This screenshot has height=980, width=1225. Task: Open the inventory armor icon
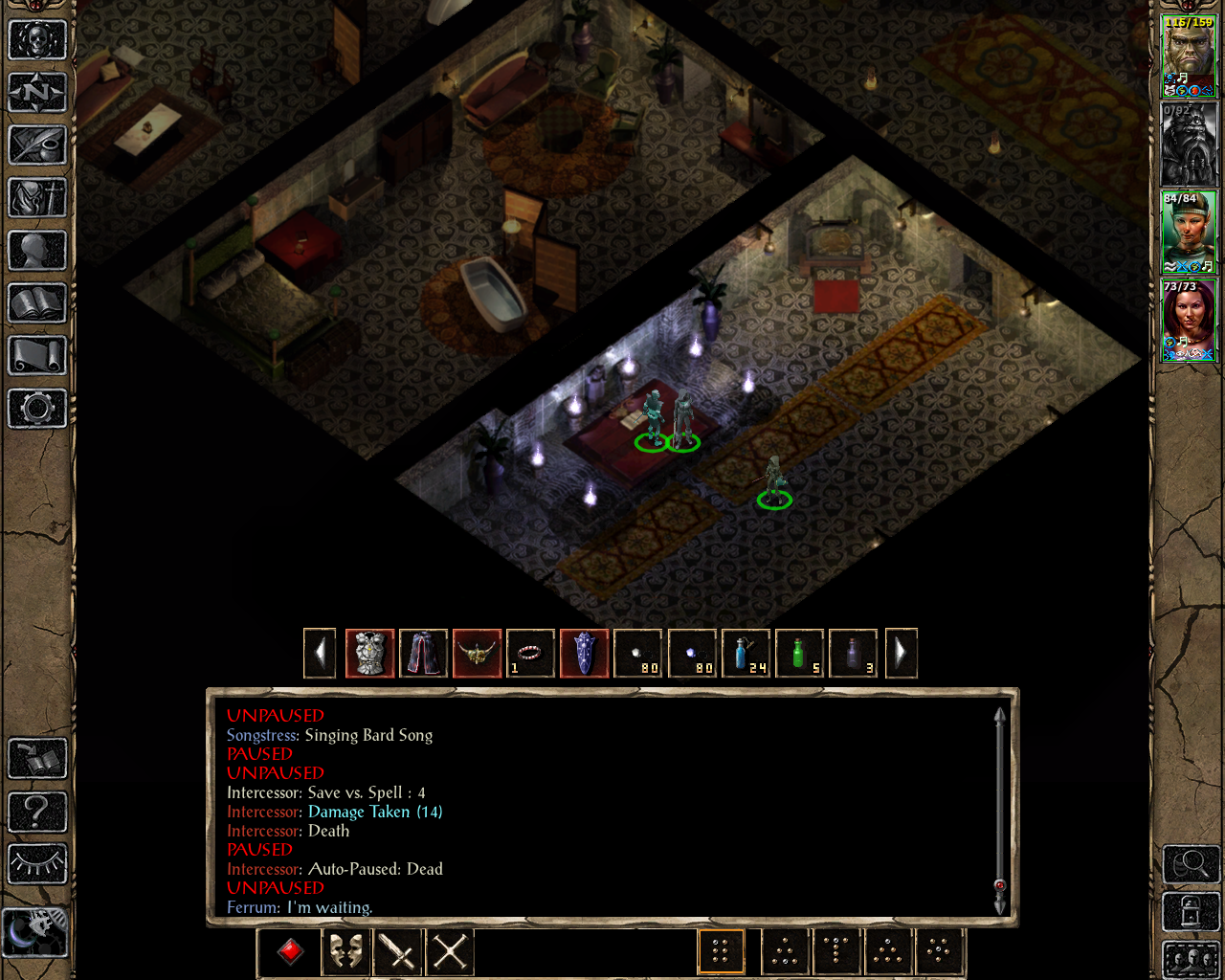[36, 198]
